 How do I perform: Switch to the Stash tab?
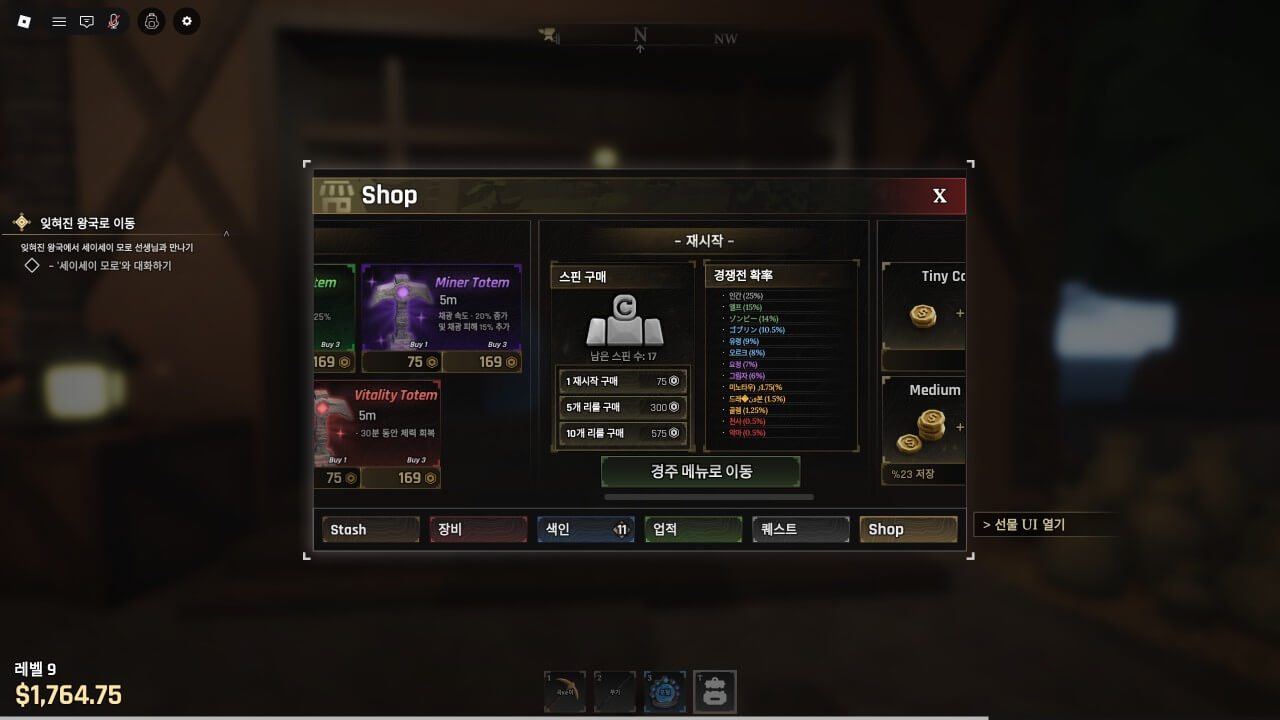(x=370, y=529)
